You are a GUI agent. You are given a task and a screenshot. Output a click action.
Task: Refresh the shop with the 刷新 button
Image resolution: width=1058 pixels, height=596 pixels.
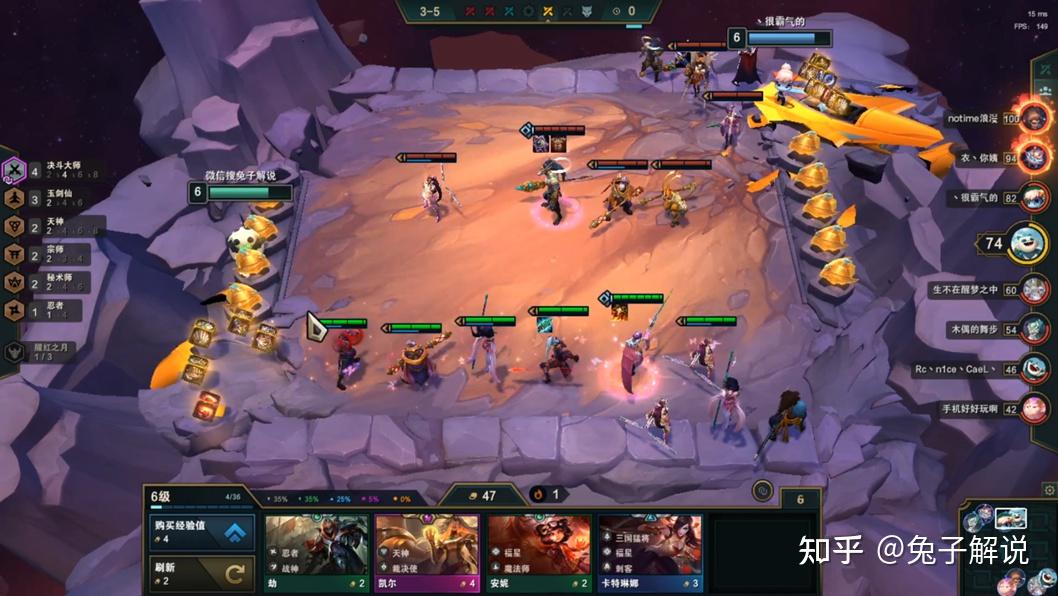(x=202, y=574)
